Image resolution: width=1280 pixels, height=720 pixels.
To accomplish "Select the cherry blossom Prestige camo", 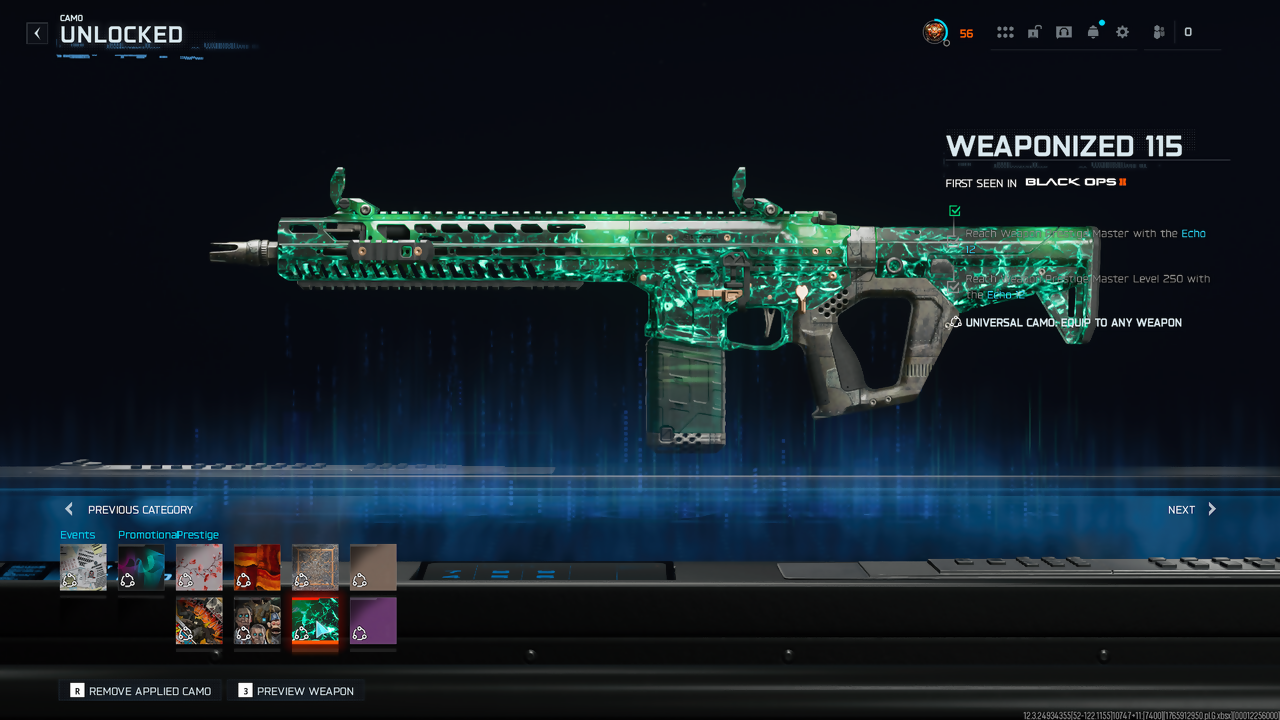I will pyautogui.click(x=199, y=567).
